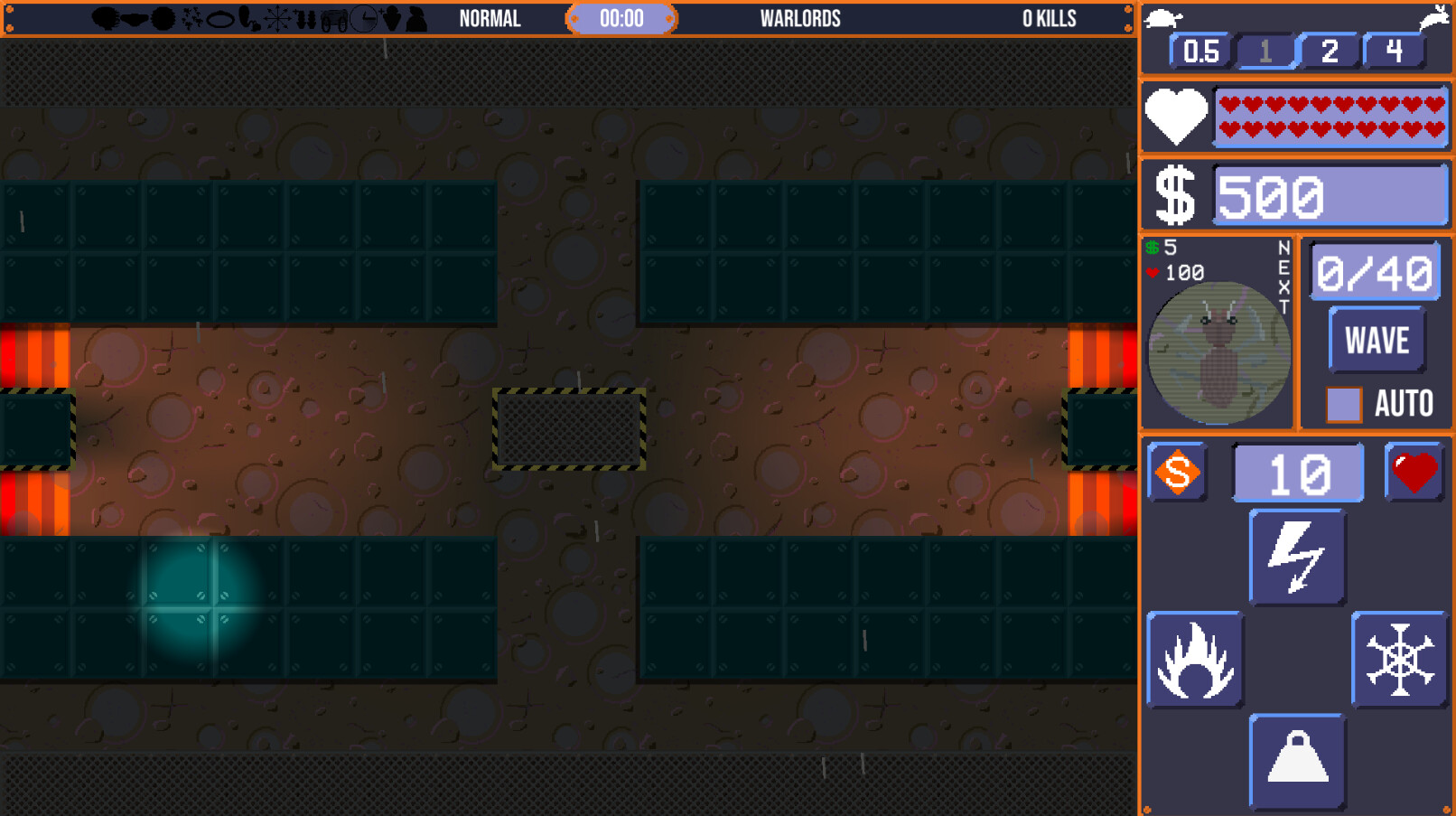Select the lightning damage upgrade icon
Screen dimensions: 1456x816
pos(1297,556)
